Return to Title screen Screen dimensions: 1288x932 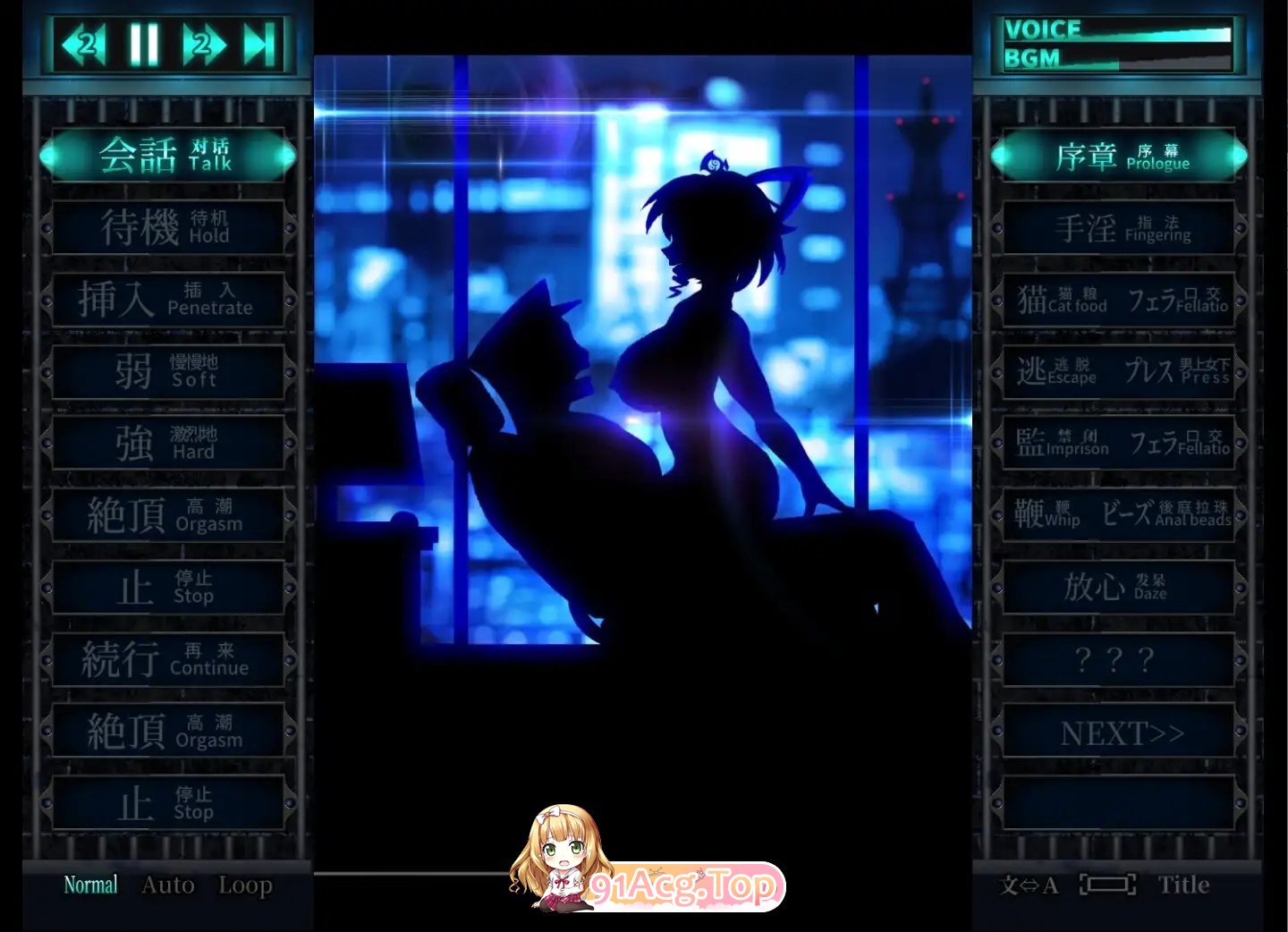(1184, 885)
